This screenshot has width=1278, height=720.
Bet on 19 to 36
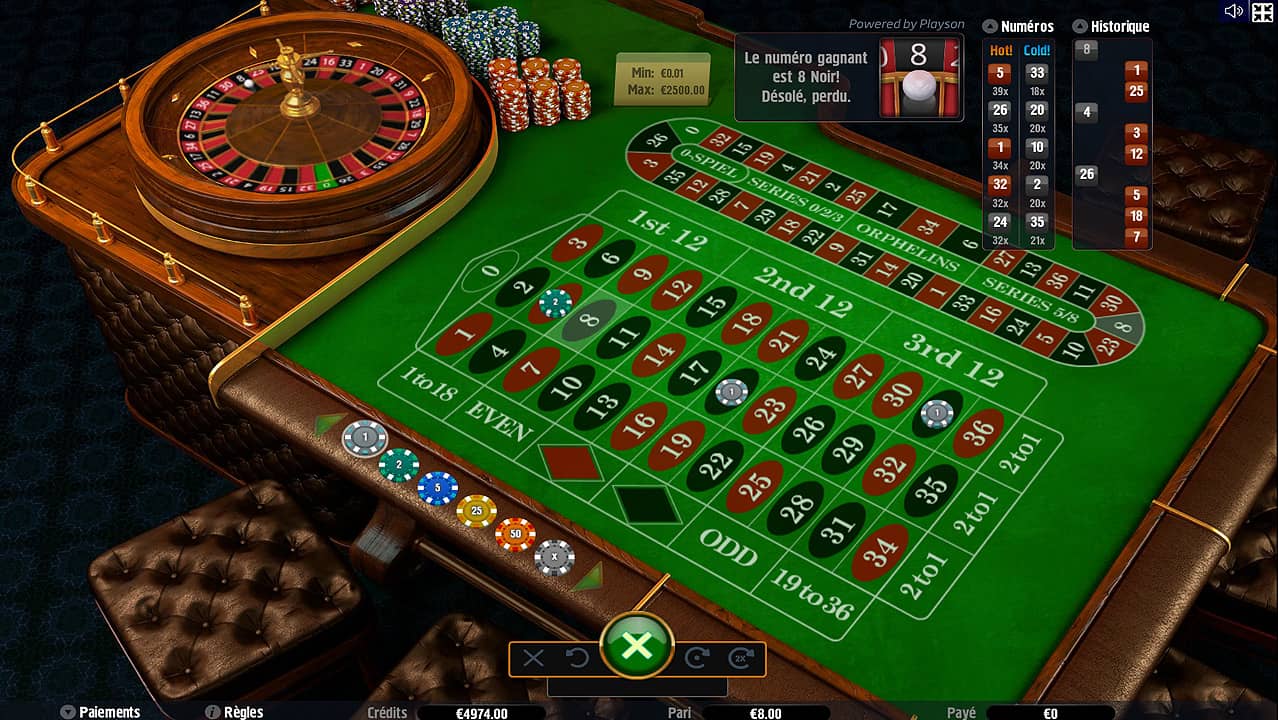pyautogui.click(x=811, y=591)
